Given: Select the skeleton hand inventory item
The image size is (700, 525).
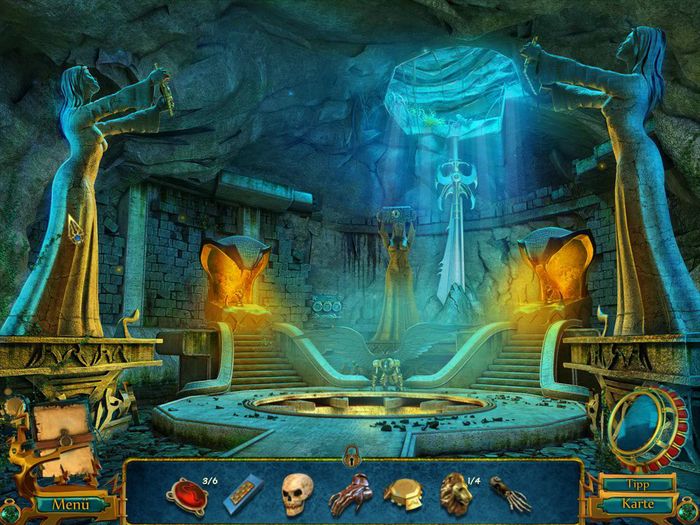Looking at the screenshot, I should pyautogui.click(x=511, y=494).
